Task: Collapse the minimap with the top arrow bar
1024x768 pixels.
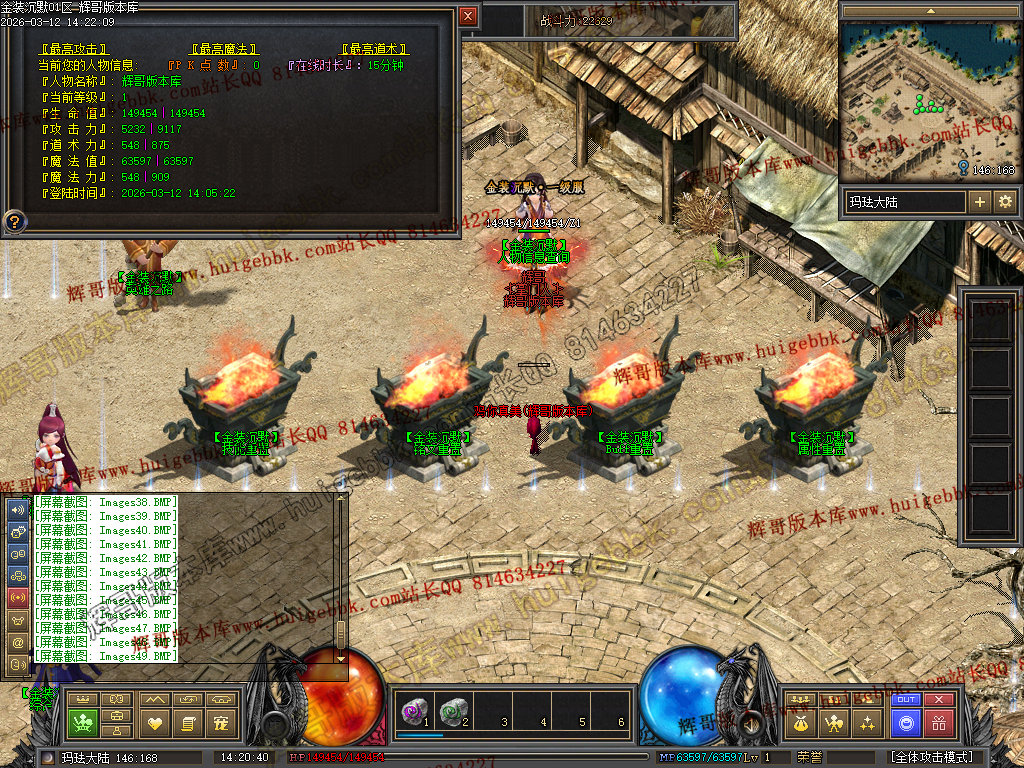Action: tap(929, 10)
